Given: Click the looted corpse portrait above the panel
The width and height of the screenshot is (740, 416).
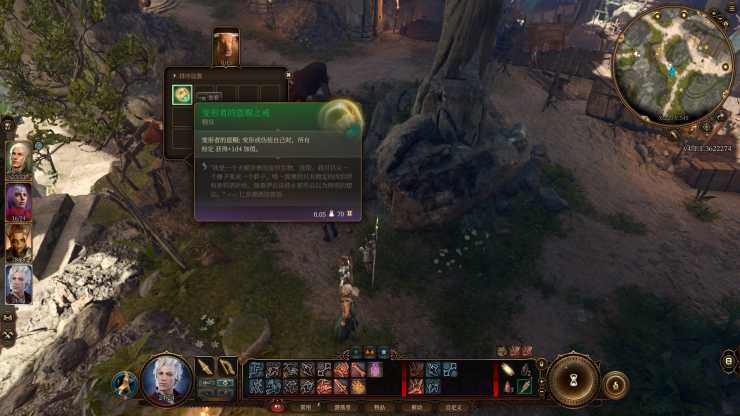Looking at the screenshot, I should tap(226, 47).
